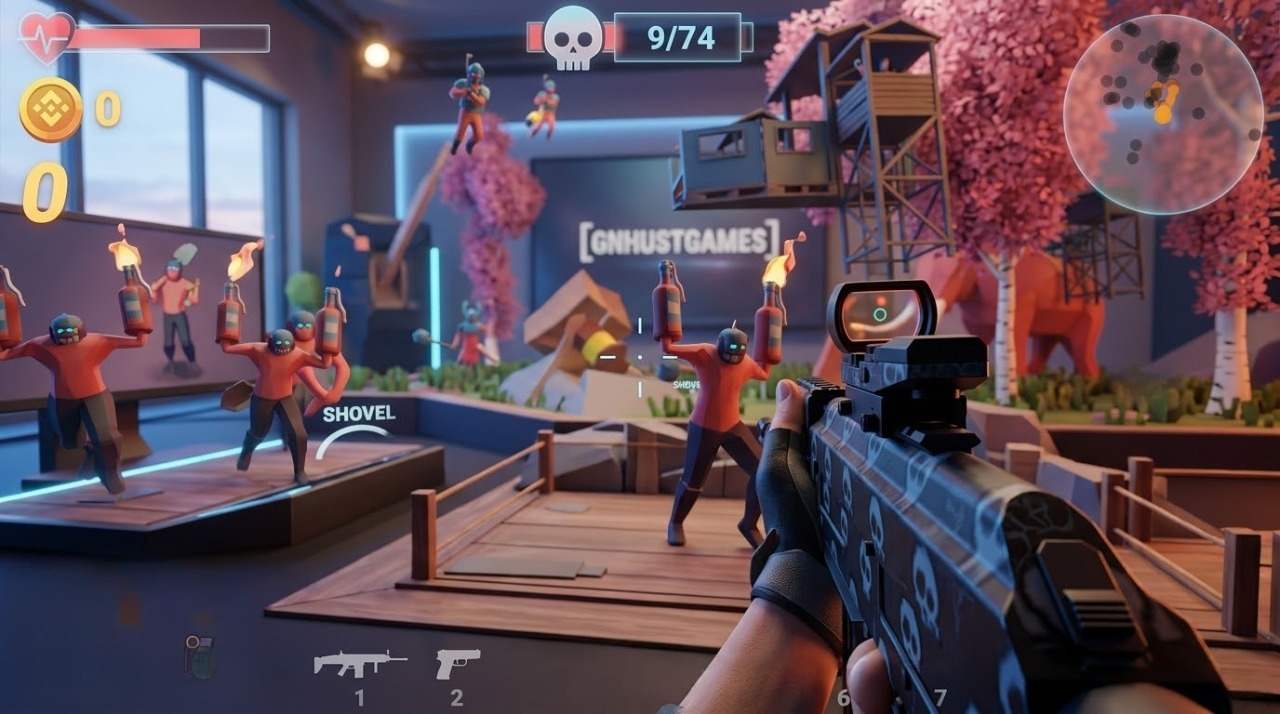Select the grenade icon
1280x714 pixels.
coord(199,657)
